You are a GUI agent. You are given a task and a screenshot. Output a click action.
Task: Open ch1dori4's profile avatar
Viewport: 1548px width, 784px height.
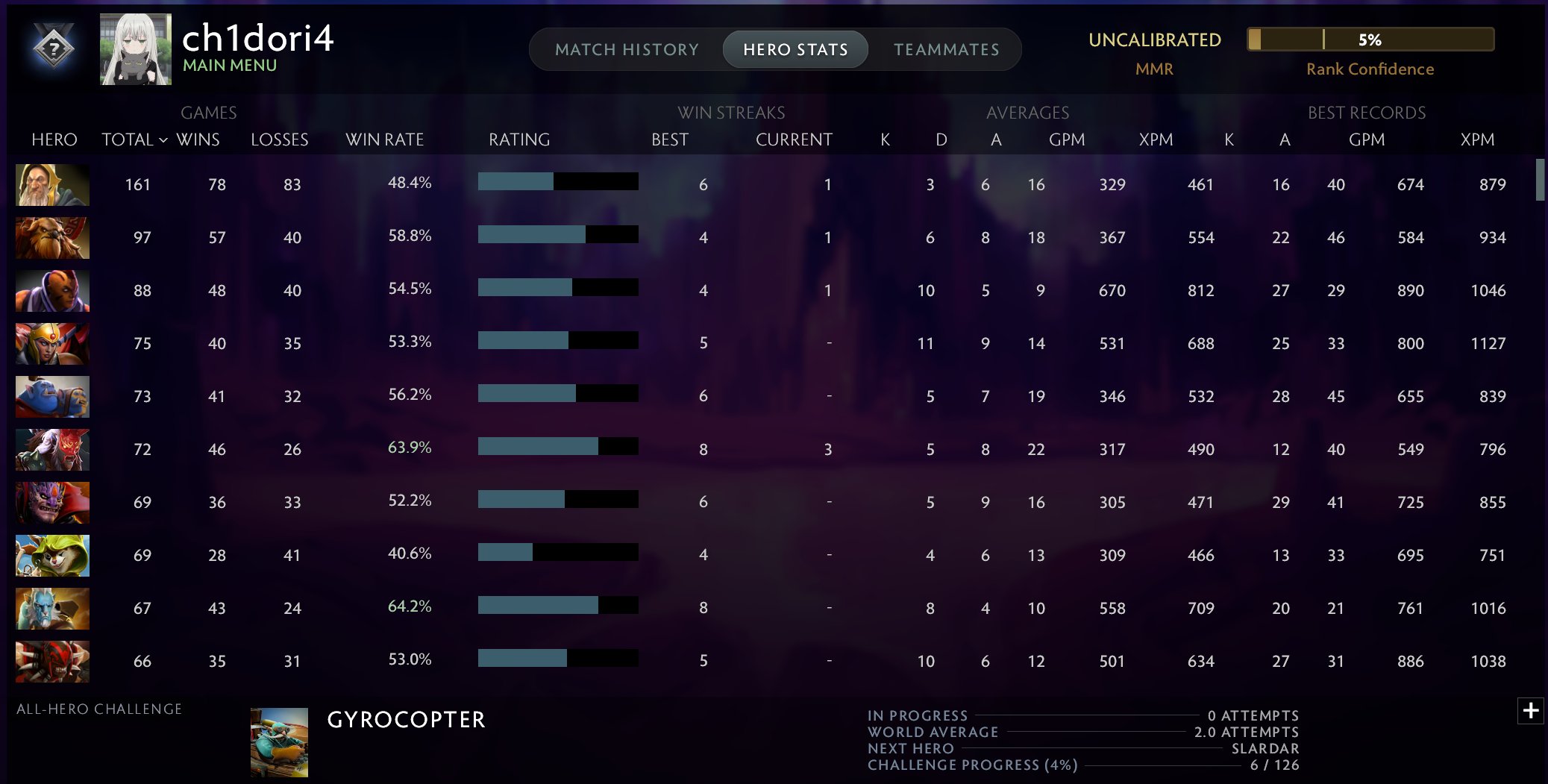tap(134, 47)
